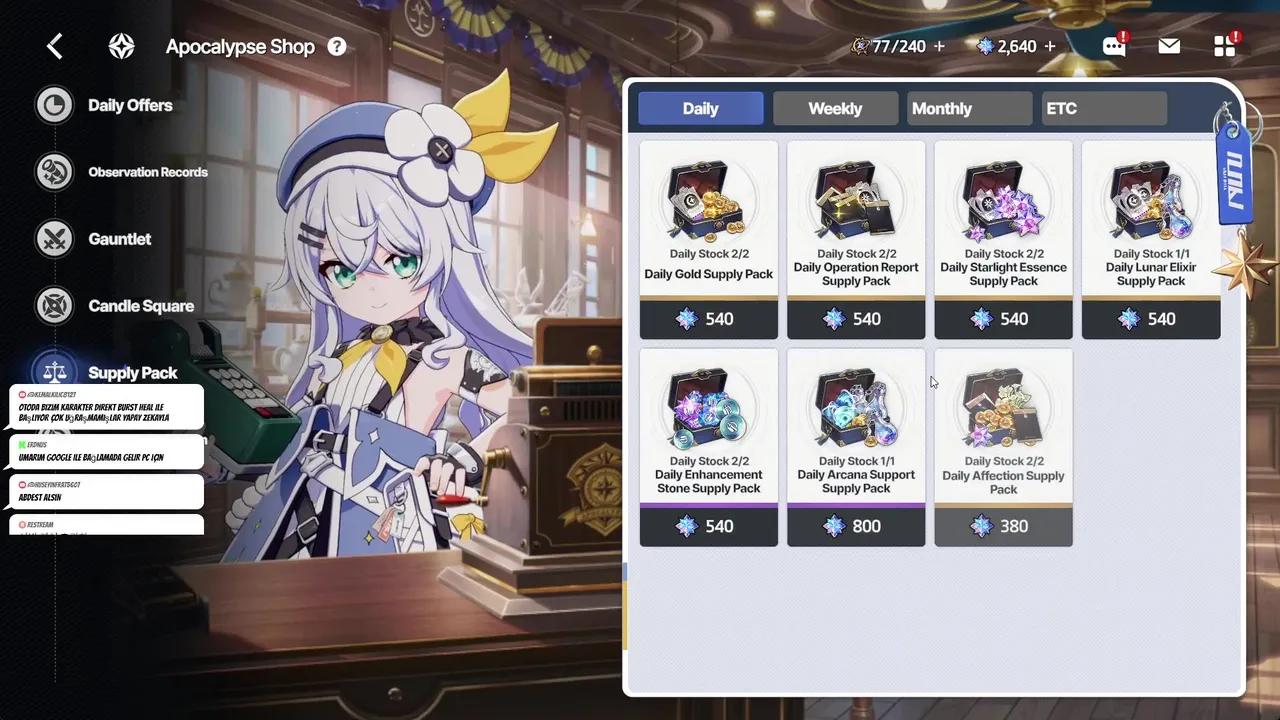The height and width of the screenshot is (720, 1280).
Task: Click the game emblem beside the back arrow
Action: 121,45
